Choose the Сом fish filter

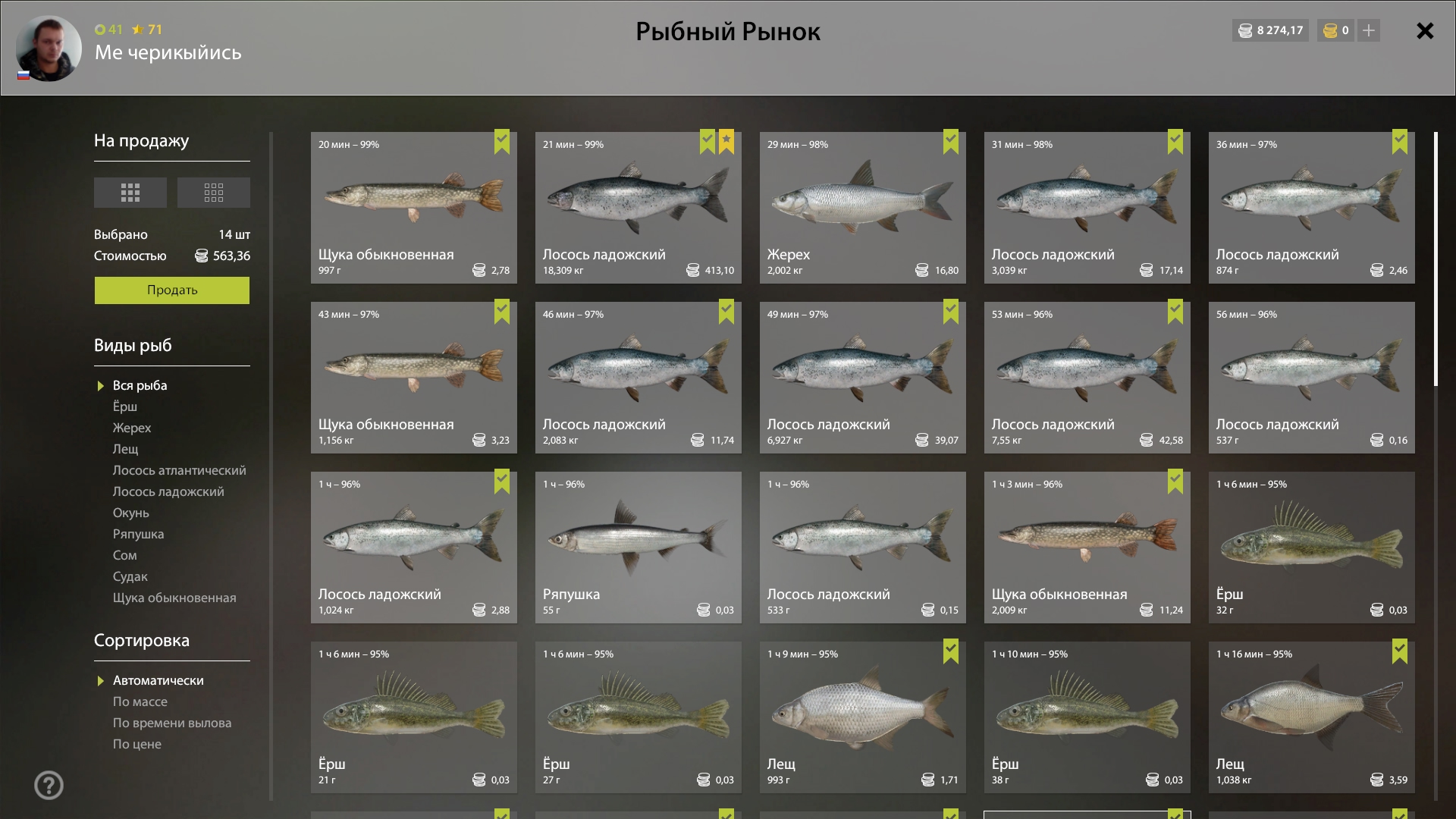tap(125, 556)
